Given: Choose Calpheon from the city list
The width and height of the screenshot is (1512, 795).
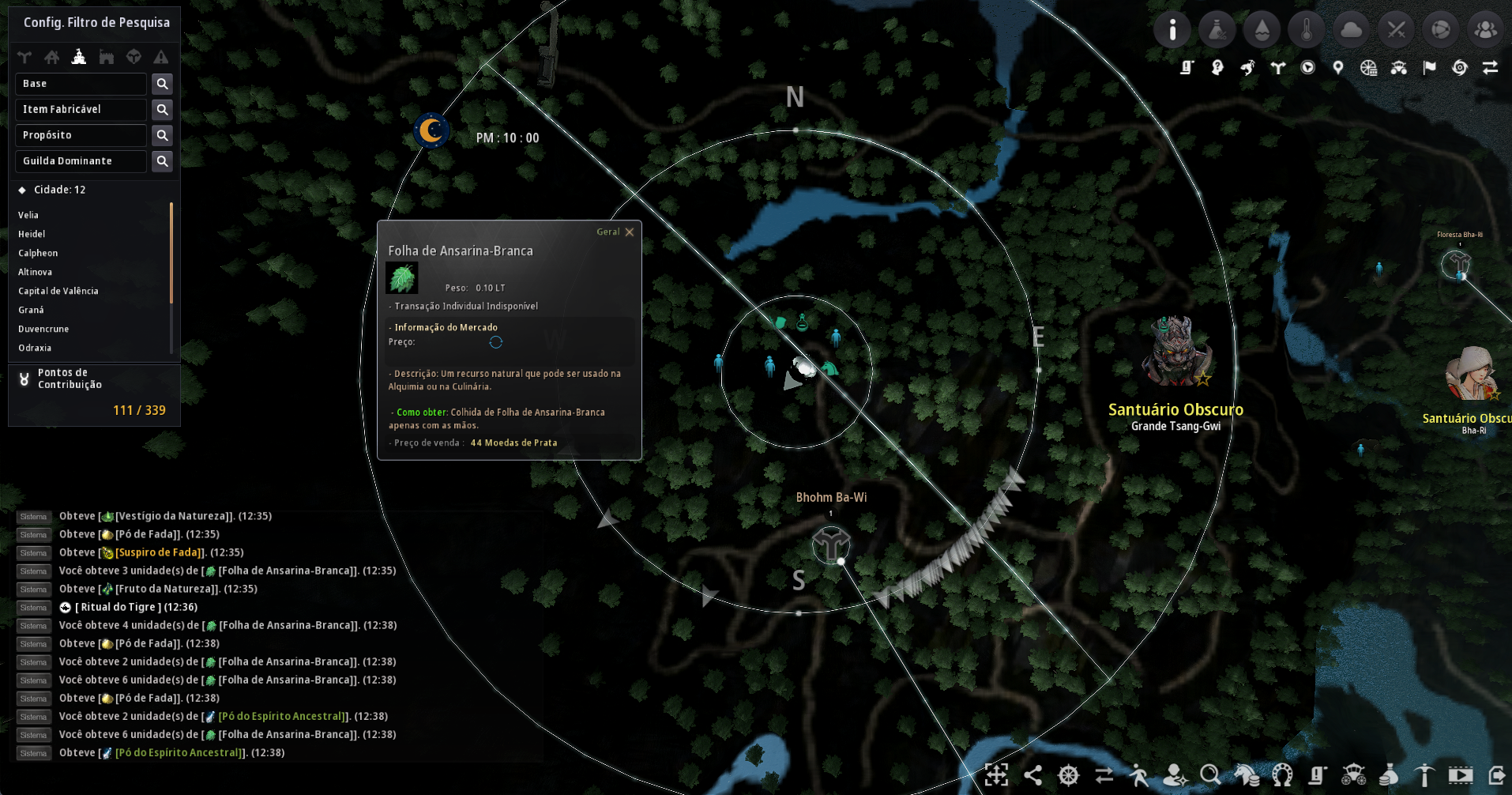Looking at the screenshot, I should tap(38, 253).
